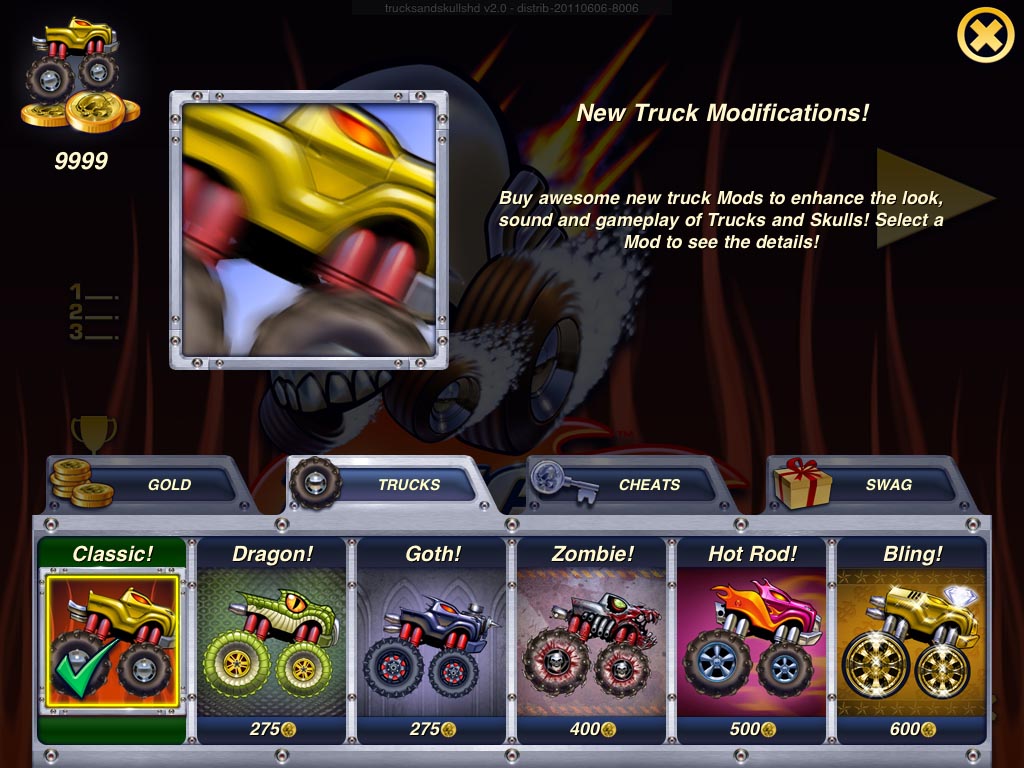Click the large yellow truck preview image
1024x768 pixels.
(309, 230)
